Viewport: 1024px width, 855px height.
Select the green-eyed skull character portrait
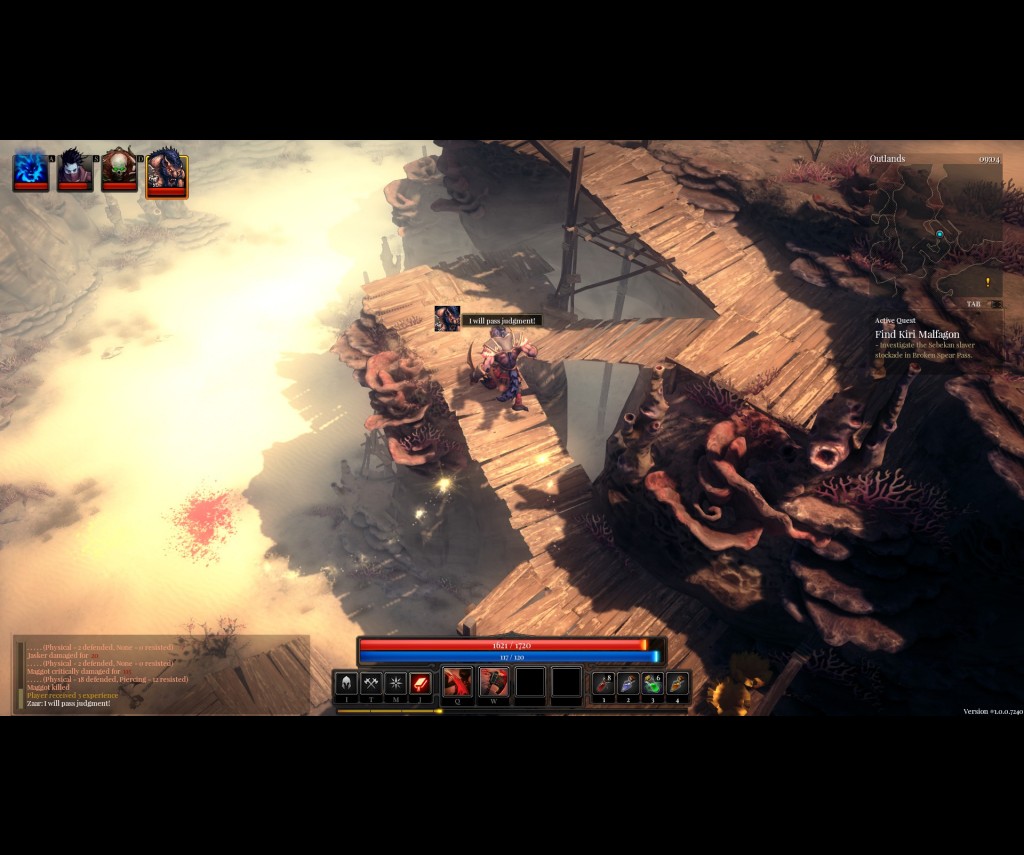pyautogui.click(x=119, y=170)
